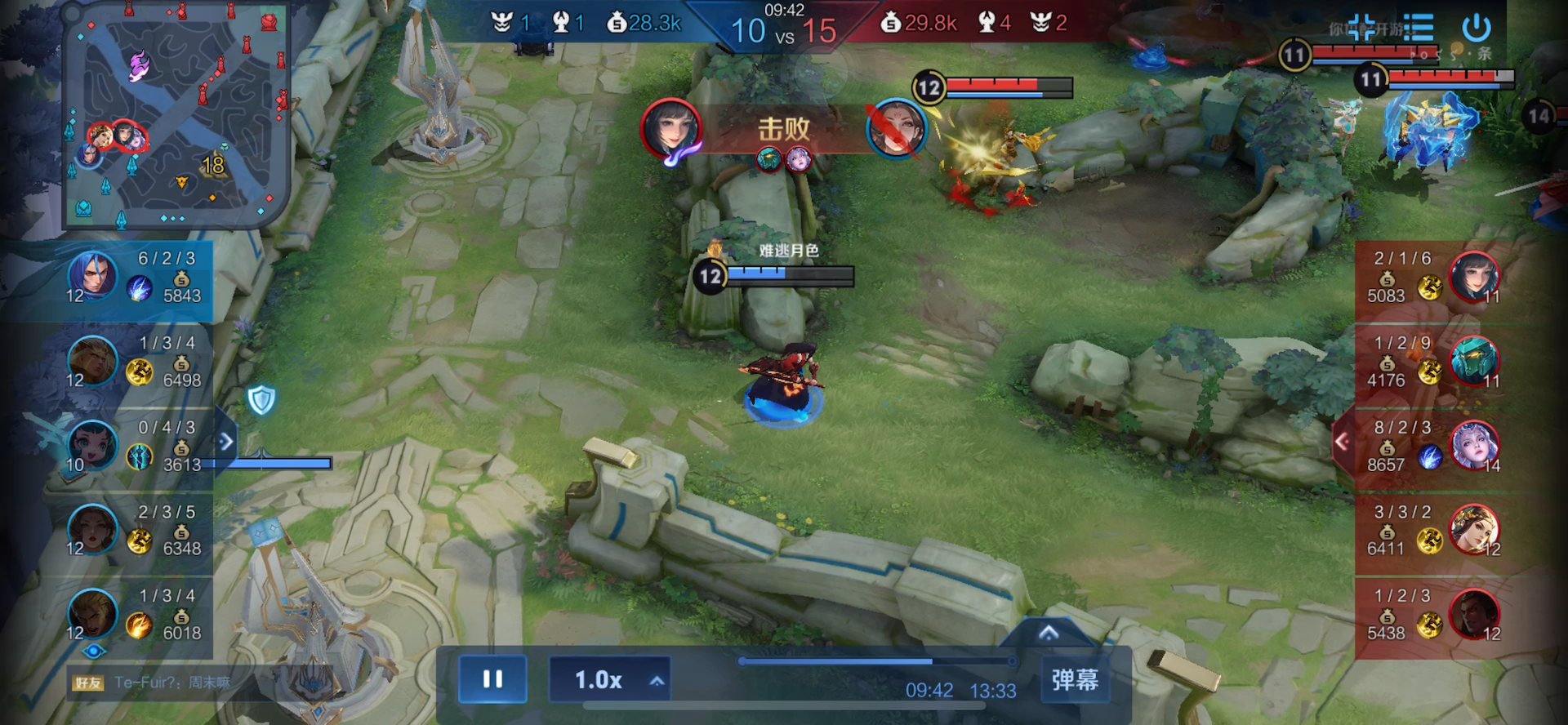Collapse the playback bar with up chevron
This screenshot has width=1568, height=725.
pyautogui.click(x=1049, y=633)
